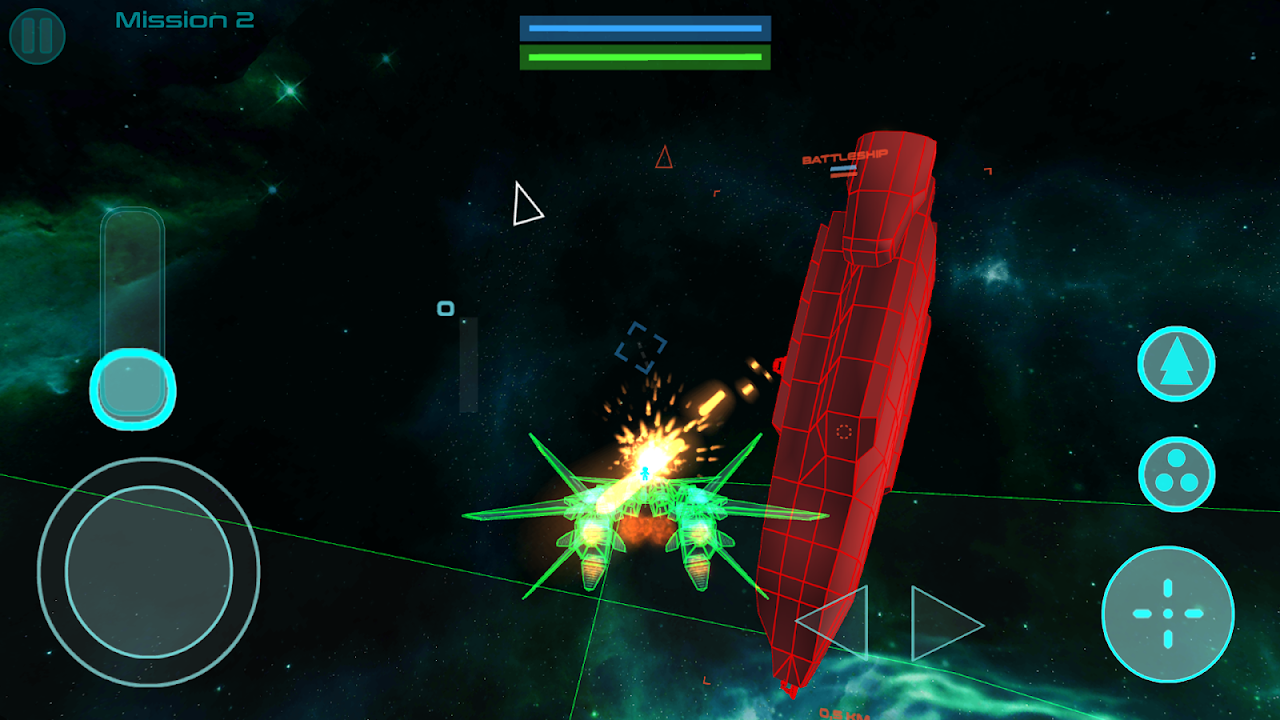
Task: Activate the three-dot special weapon button
Action: coord(1176,474)
